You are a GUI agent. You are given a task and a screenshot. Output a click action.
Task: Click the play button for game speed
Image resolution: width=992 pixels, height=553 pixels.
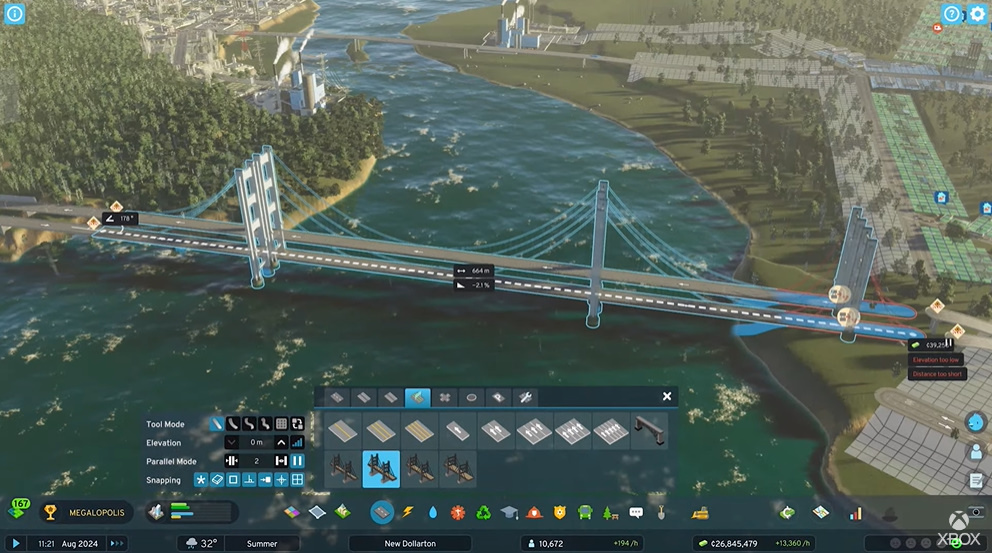(x=15, y=543)
